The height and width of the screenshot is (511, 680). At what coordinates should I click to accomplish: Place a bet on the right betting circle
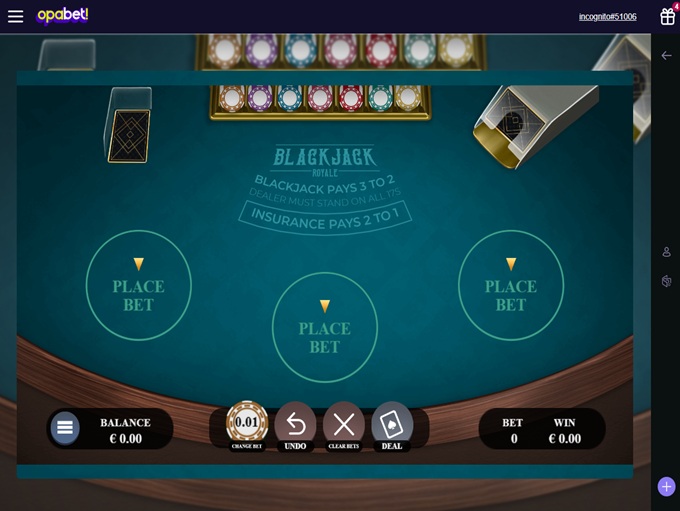(510, 285)
